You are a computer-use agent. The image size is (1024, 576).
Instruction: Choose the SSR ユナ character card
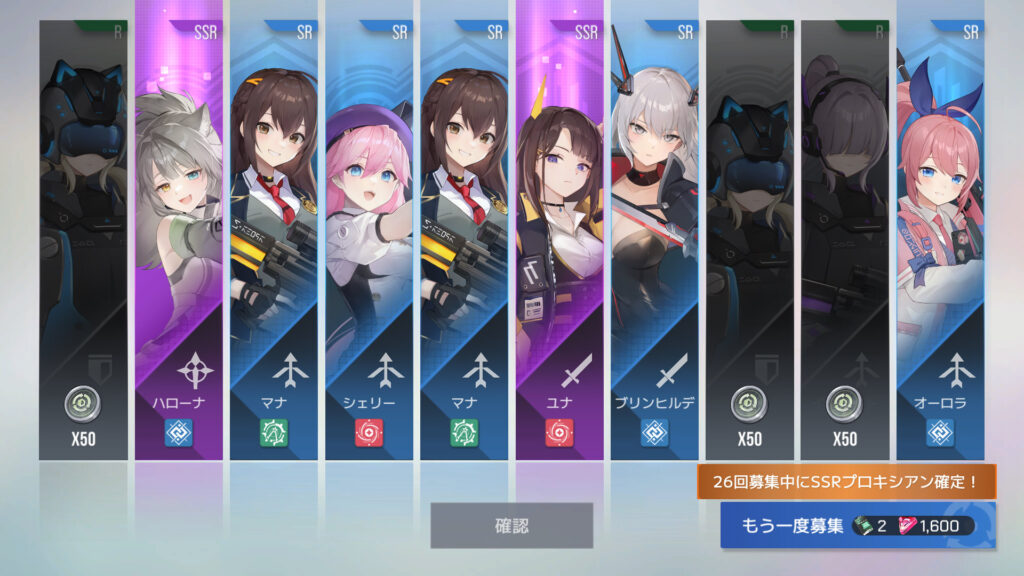(560, 240)
